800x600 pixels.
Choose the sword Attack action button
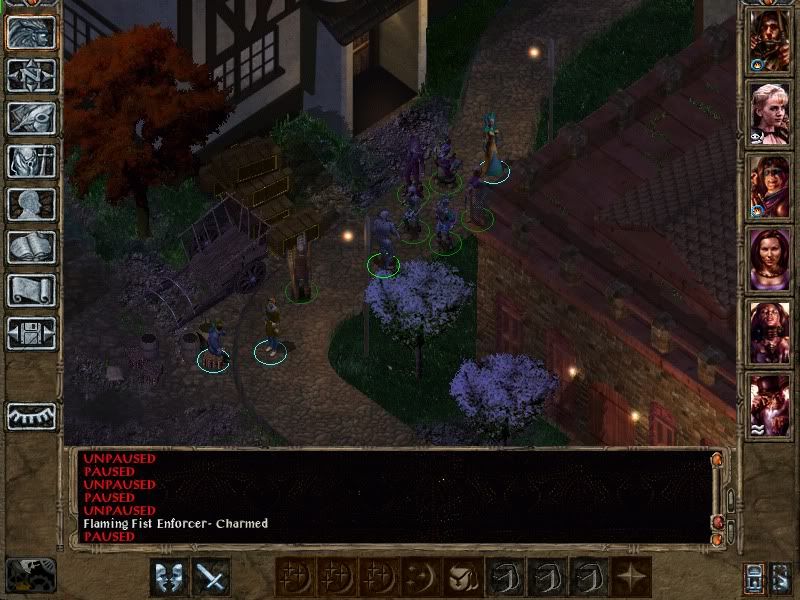211,577
